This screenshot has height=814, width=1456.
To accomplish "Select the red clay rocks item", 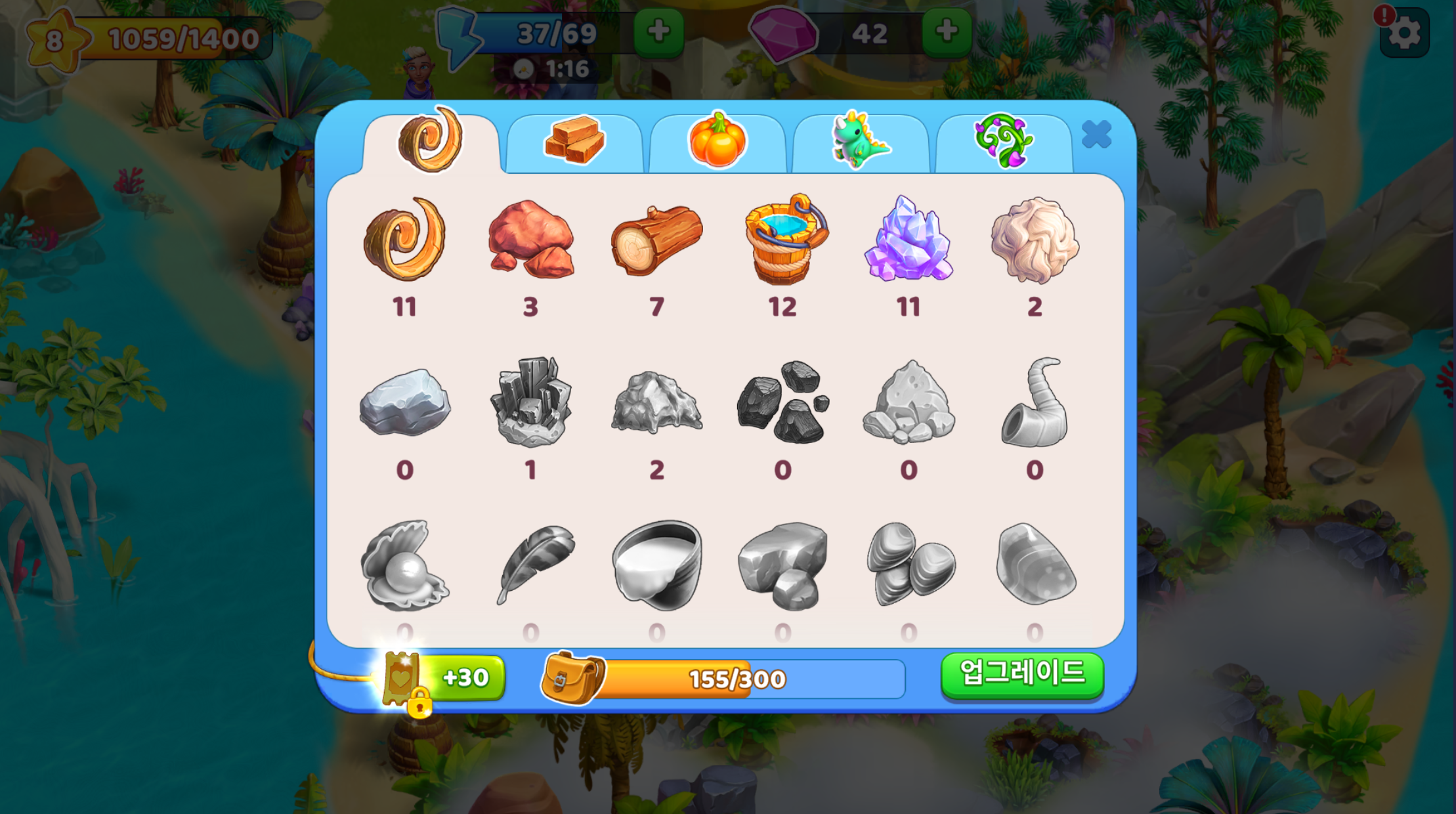I will 531,240.
